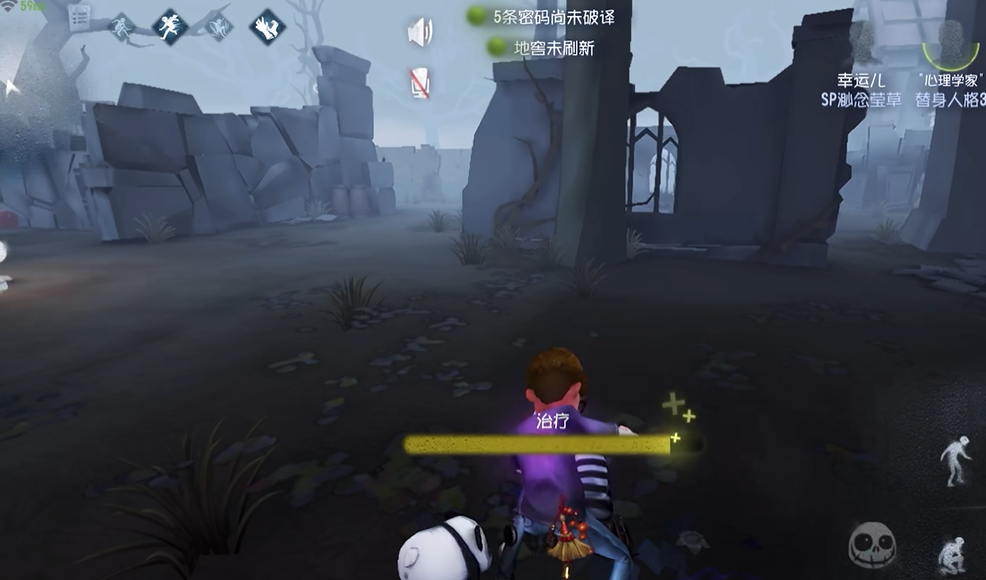
Task: Toggle the speaker sound icon
Action: pos(420,32)
